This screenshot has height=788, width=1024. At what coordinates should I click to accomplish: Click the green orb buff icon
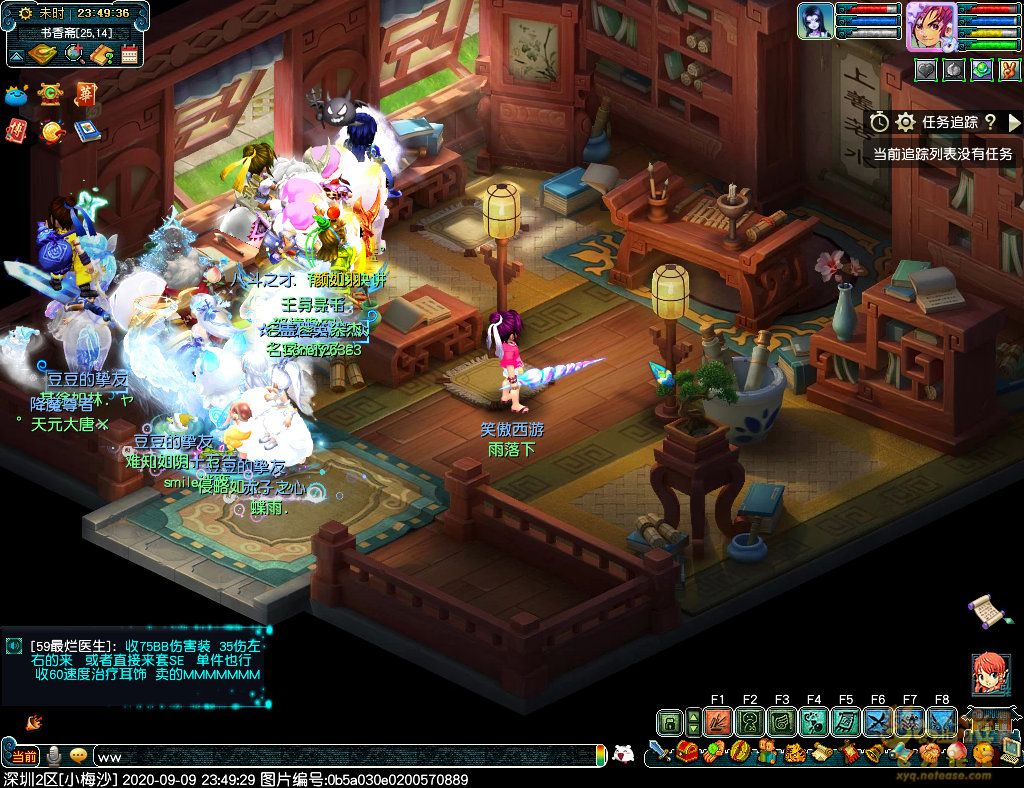click(982, 69)
